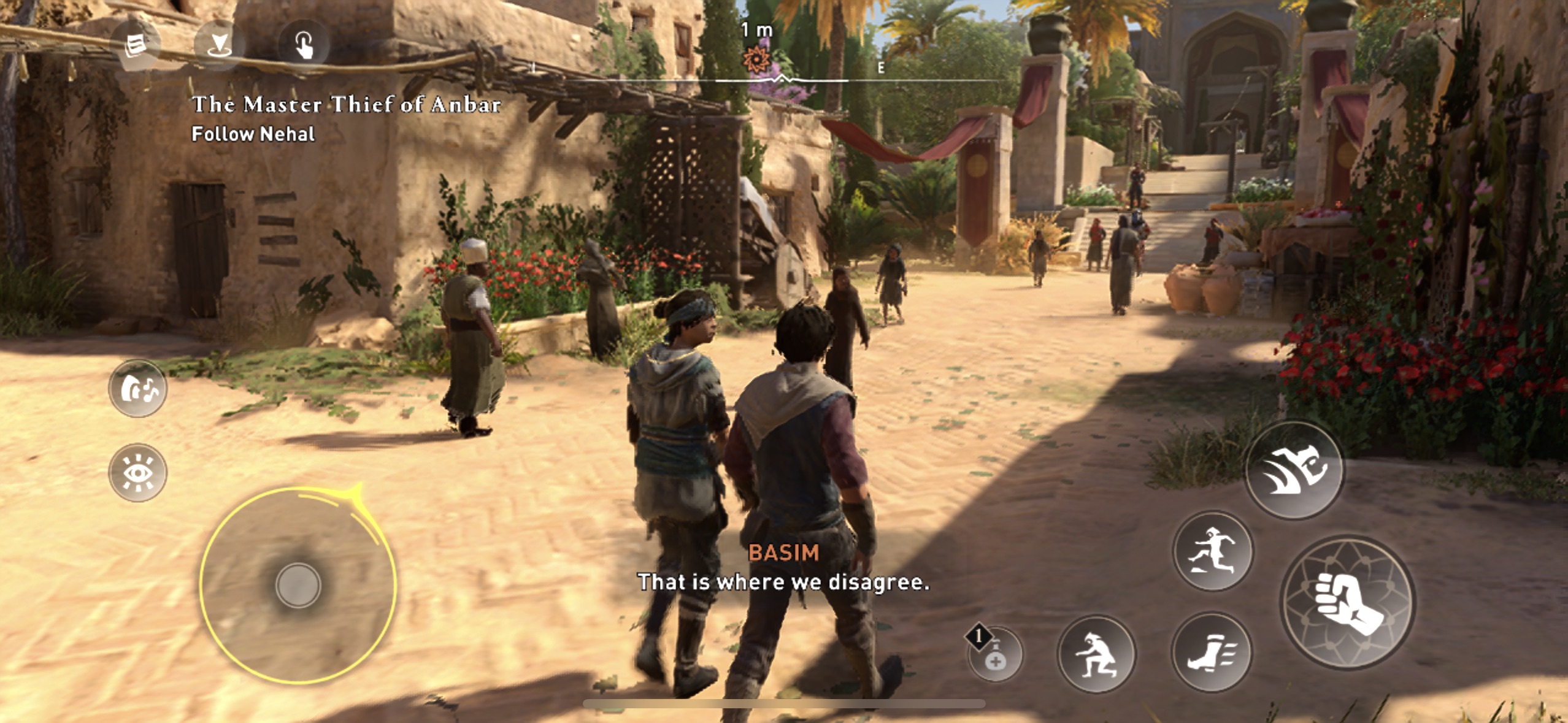
Task: Trigger the eagle head ability button
Action: pyautogui.click(x=1294, y=470)
